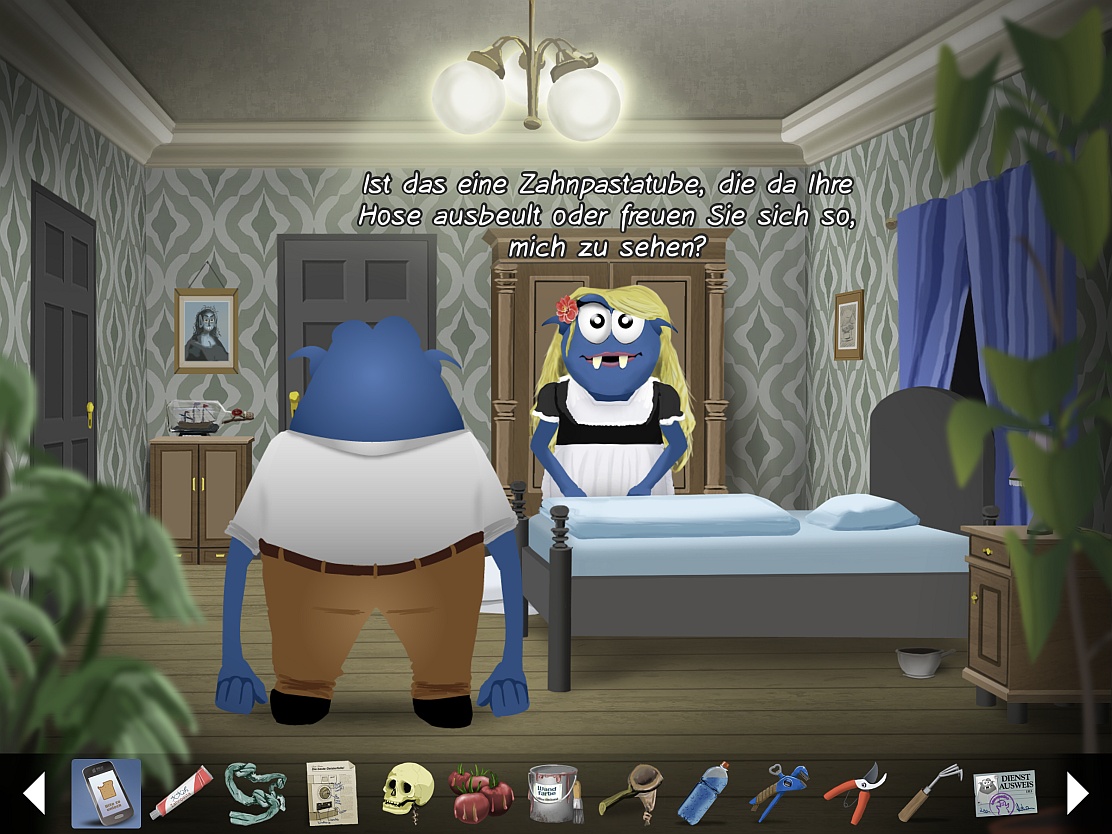Select the smartphone in the inventory
Viewport: 1112px width, 834px height.
(x=106, y=793)
